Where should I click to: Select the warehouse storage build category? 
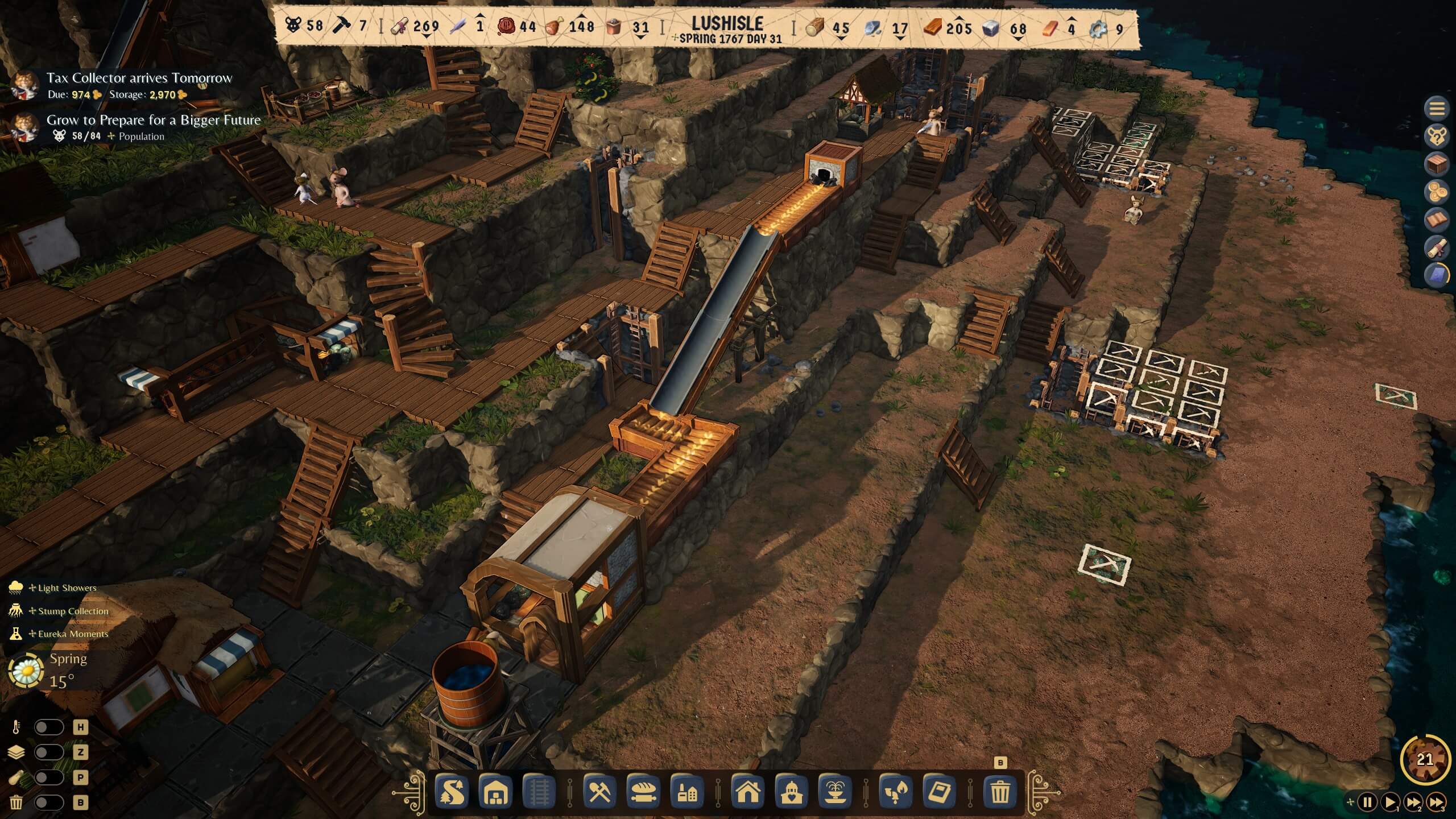coord(495,792)
